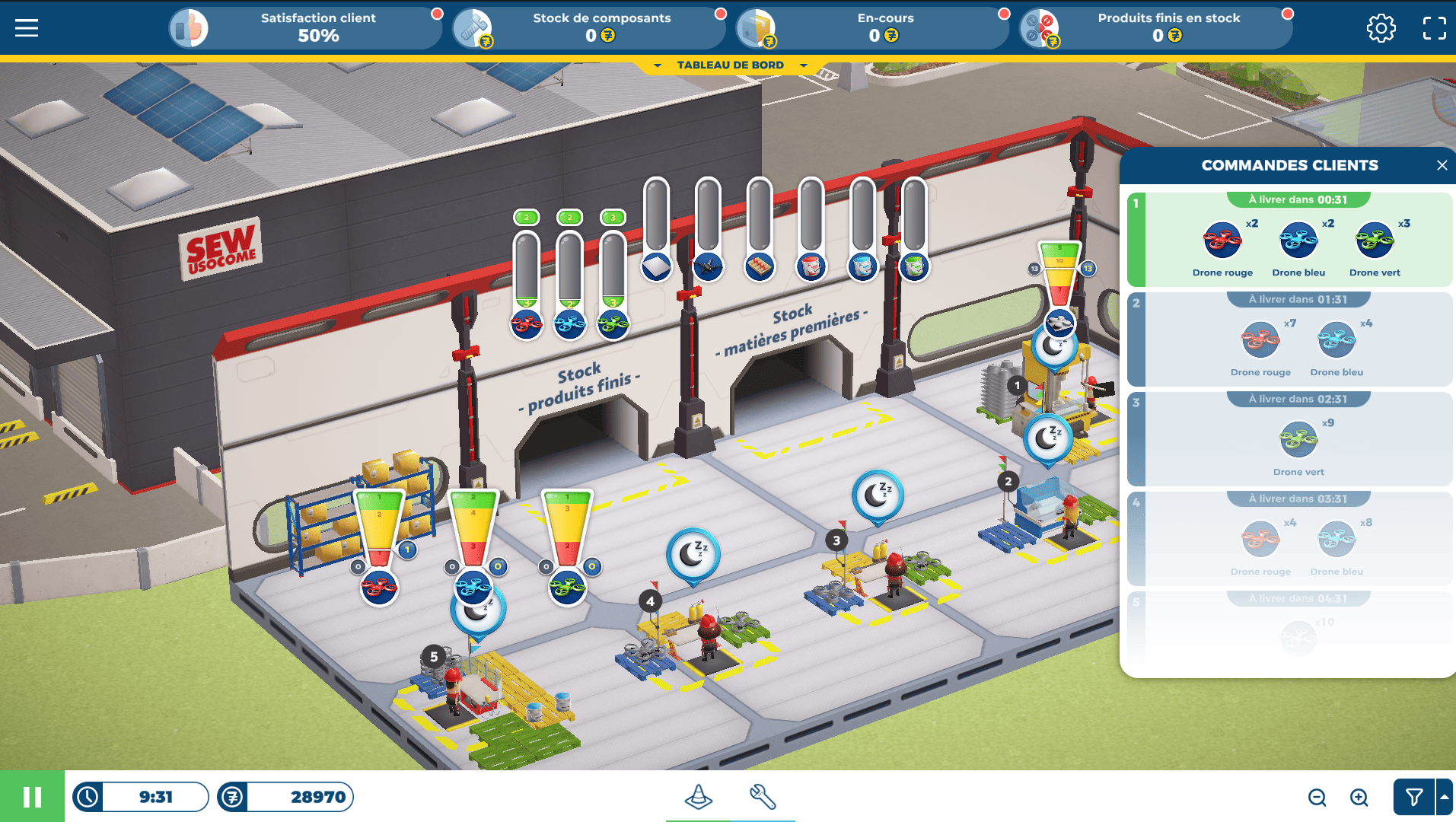Screen dimensions: 1456x822
Task: Open the En-cours indicator
Action: point(872,28)
